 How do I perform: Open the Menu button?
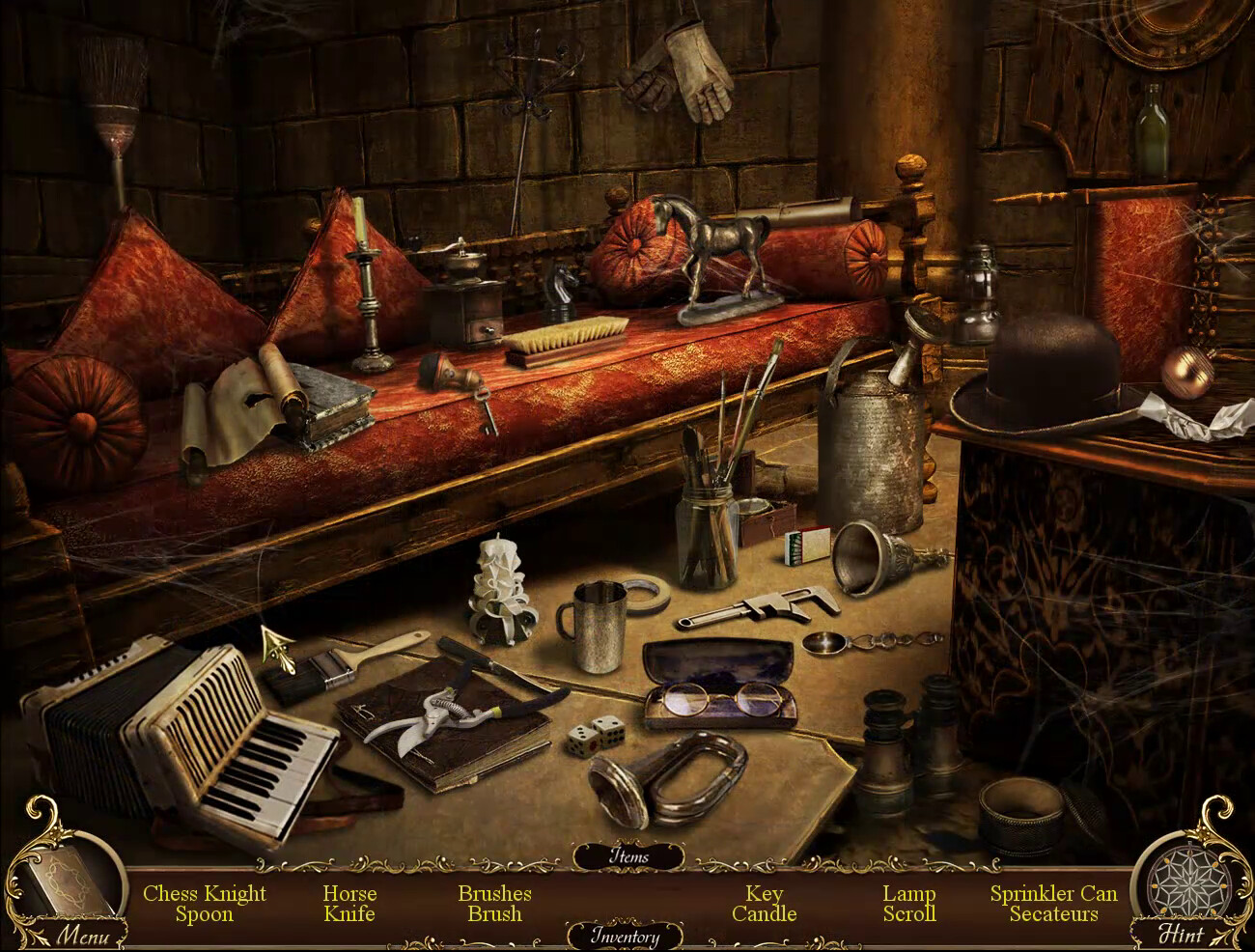81,934
